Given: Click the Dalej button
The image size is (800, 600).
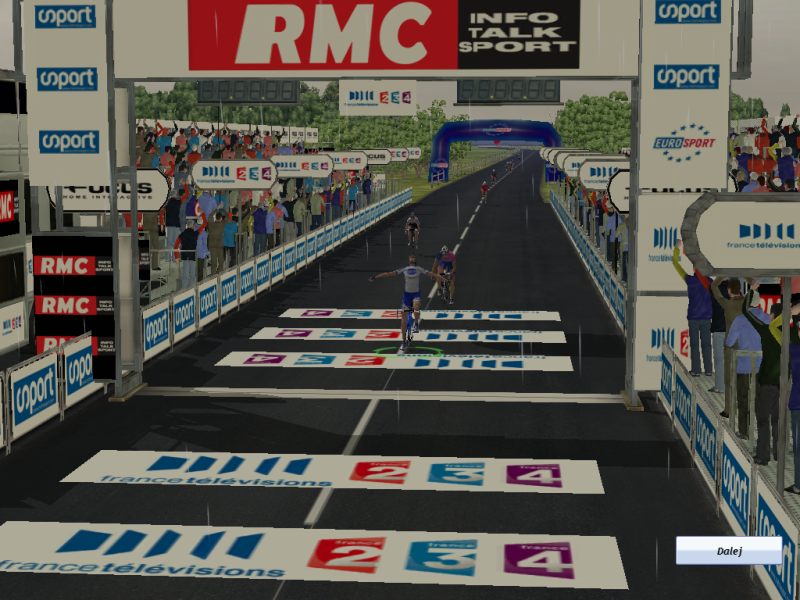Looking at the screenshot, I should coord(728,550).
